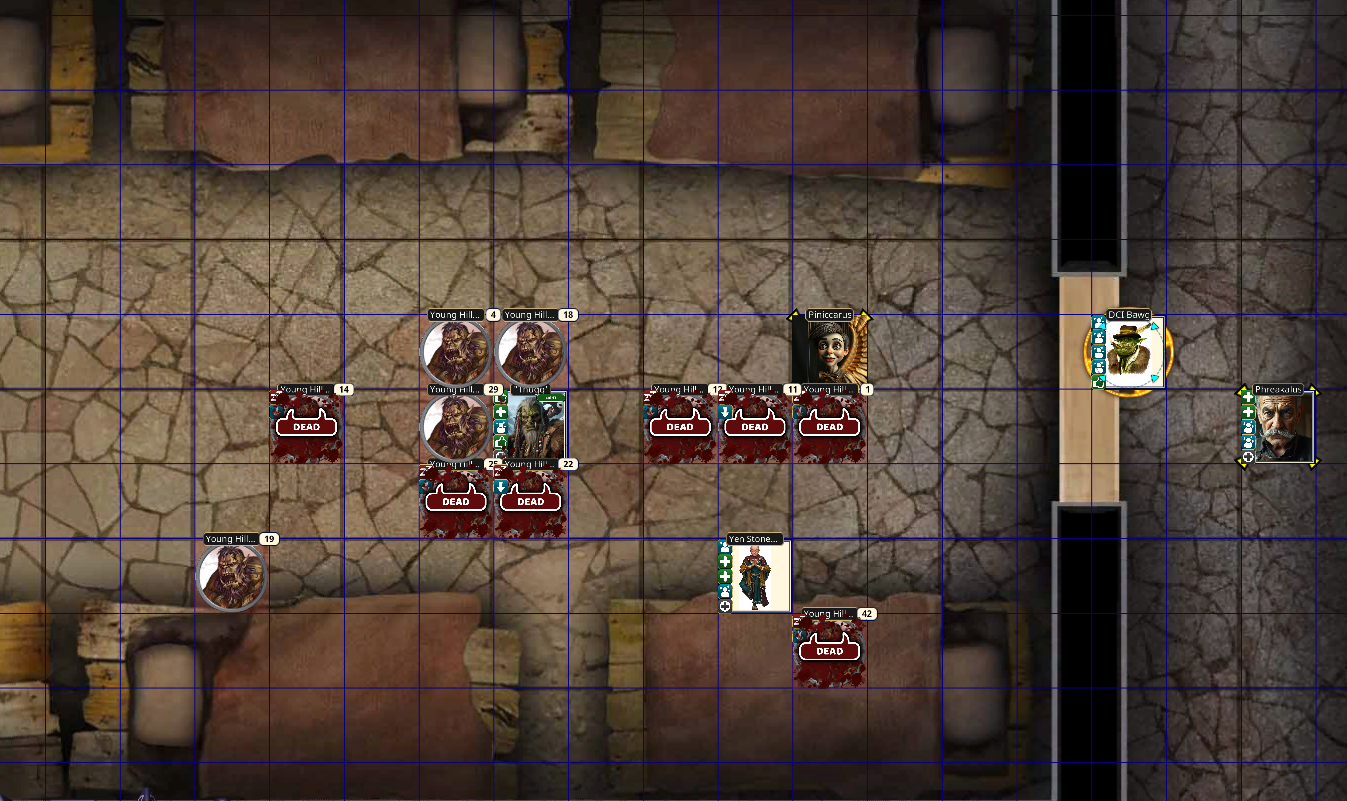Toggle the lower teal person icon on Phreaxalus
The image size is (1347, 801).
[1248, 441]
